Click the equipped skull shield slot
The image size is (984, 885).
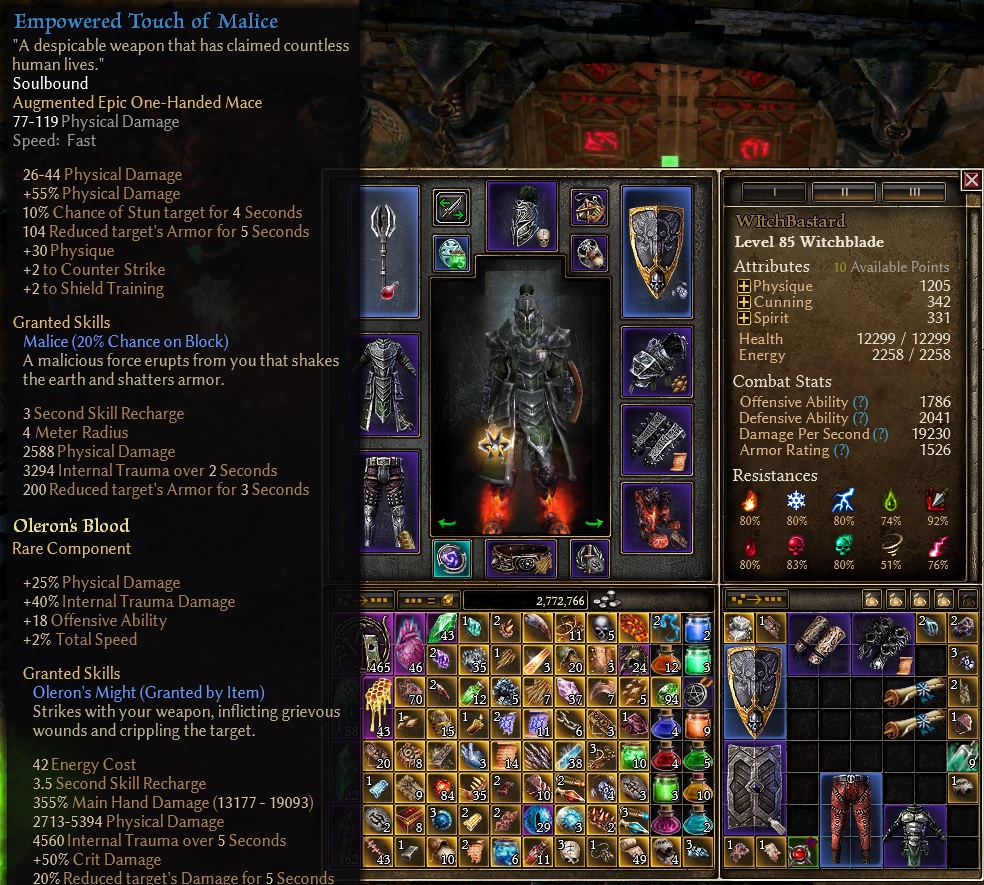coord(655,251)
